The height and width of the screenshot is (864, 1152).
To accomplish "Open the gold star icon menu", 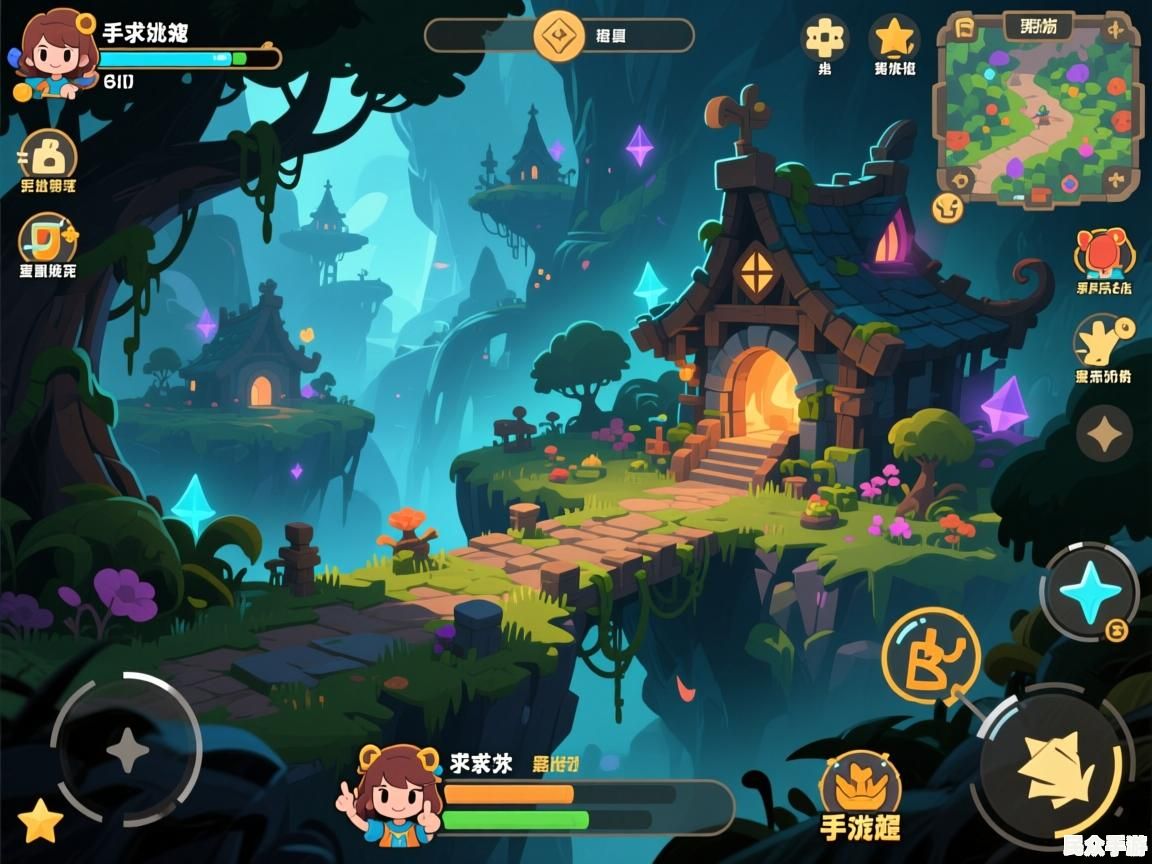I will (x=893, y=39).
